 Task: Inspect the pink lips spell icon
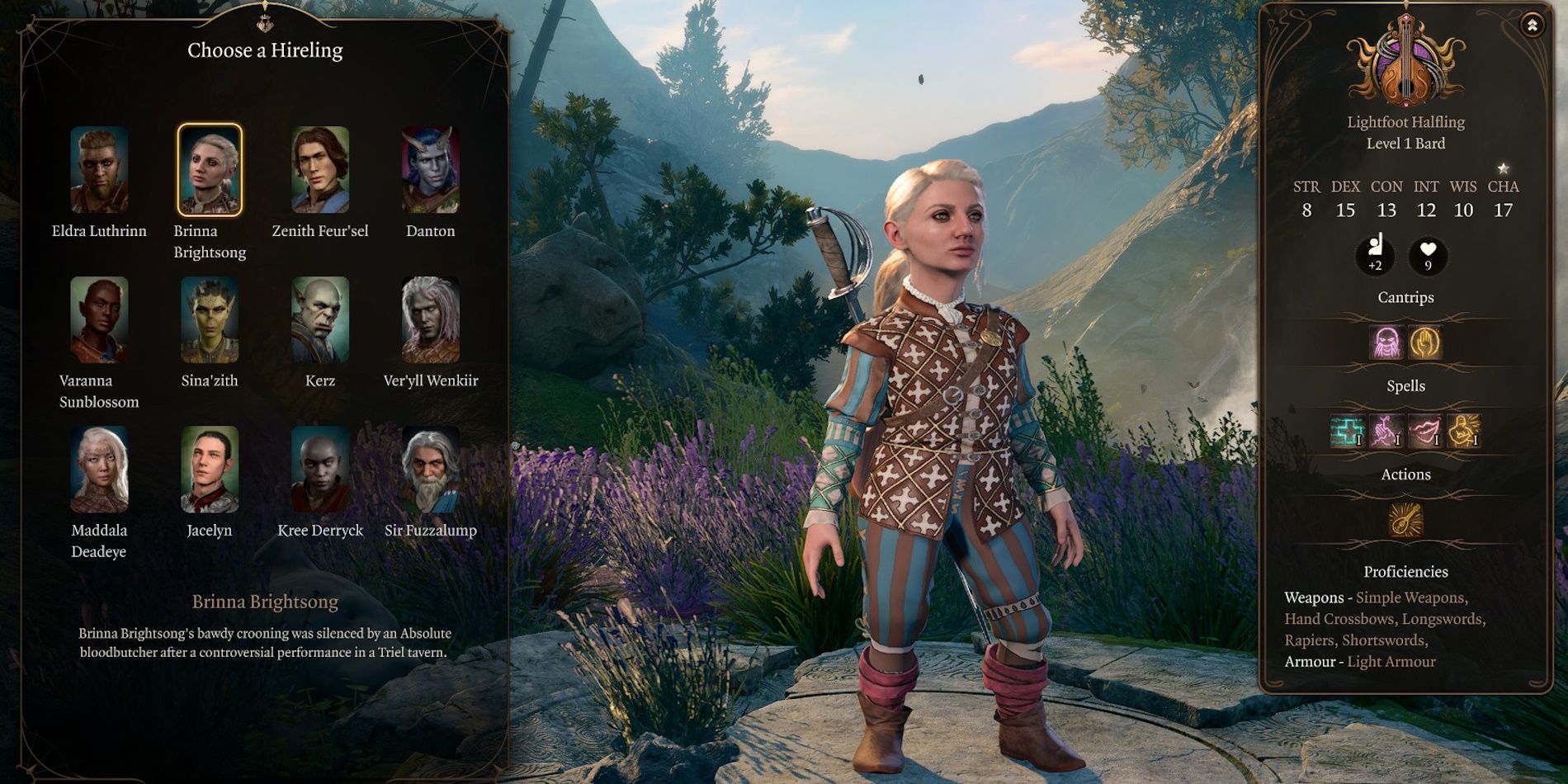coord(1425,431)
